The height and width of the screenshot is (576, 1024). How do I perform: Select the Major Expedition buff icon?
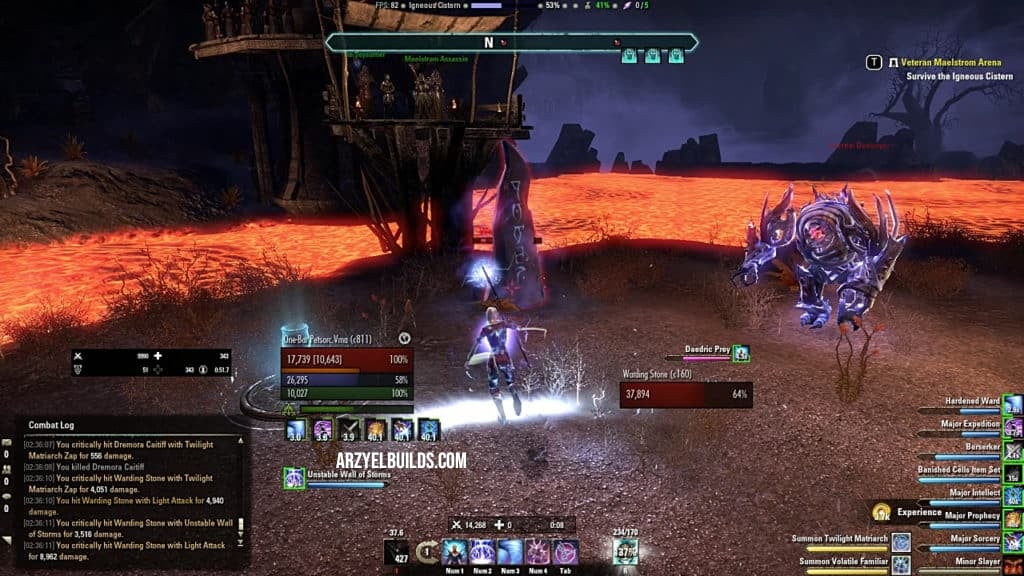point(1013,427)
